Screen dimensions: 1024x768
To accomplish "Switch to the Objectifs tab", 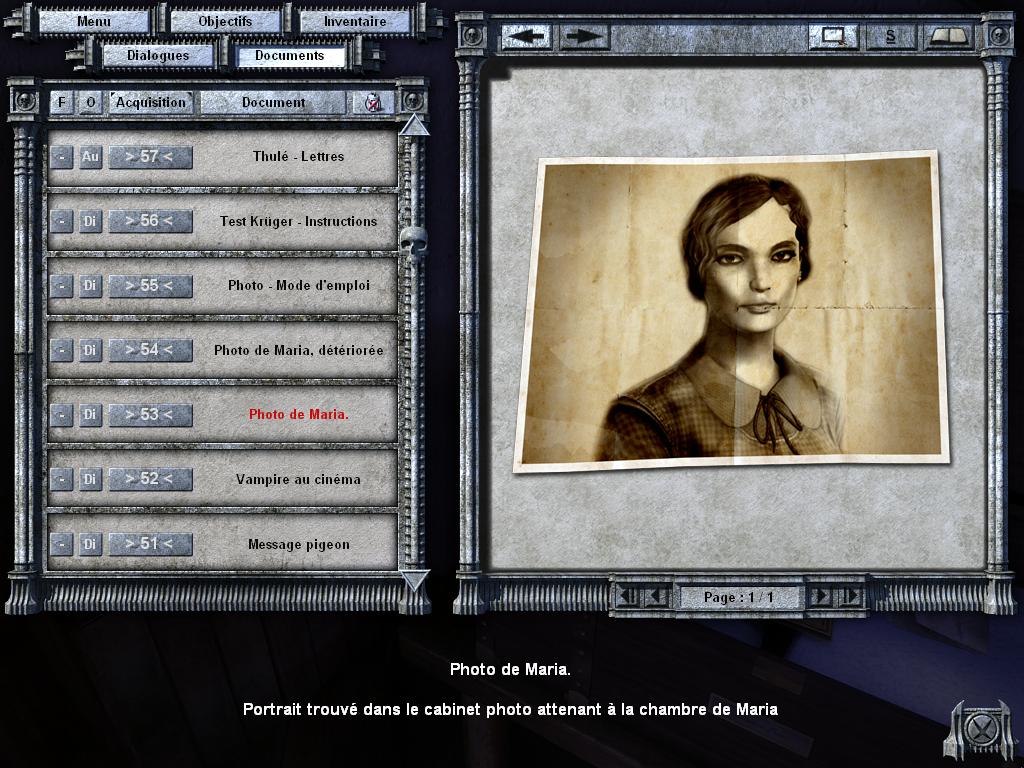I will [x=225, y=21].
